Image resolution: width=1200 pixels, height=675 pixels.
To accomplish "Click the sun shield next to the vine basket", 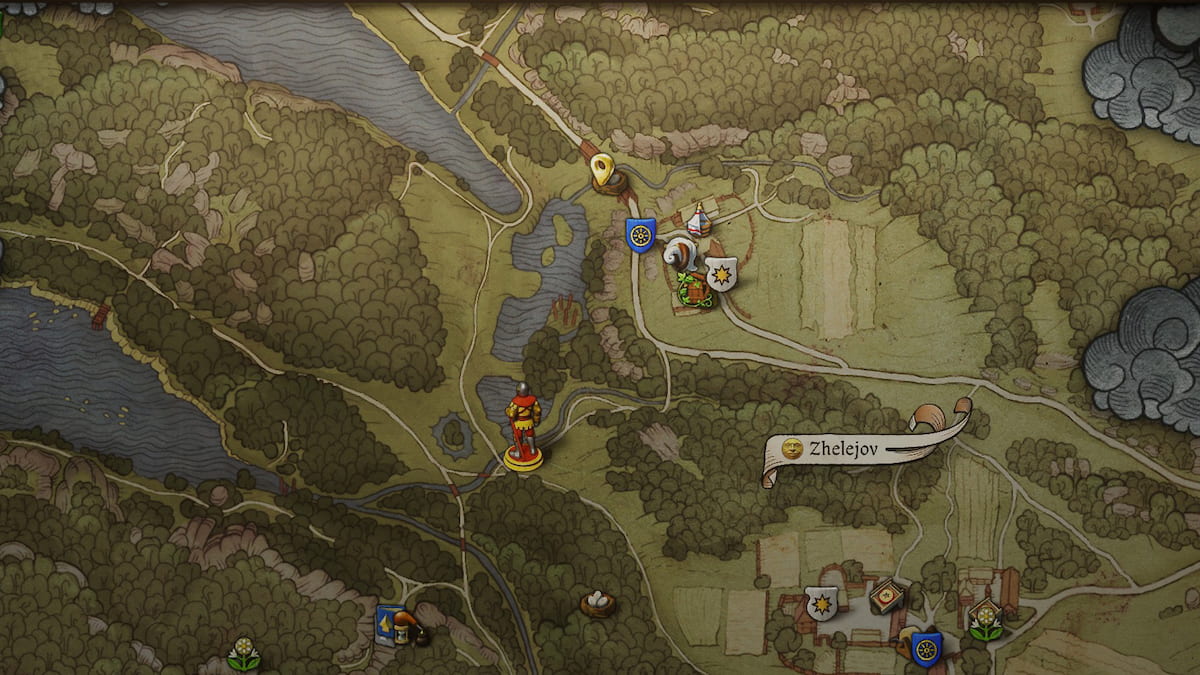I will tap(721, 273).
